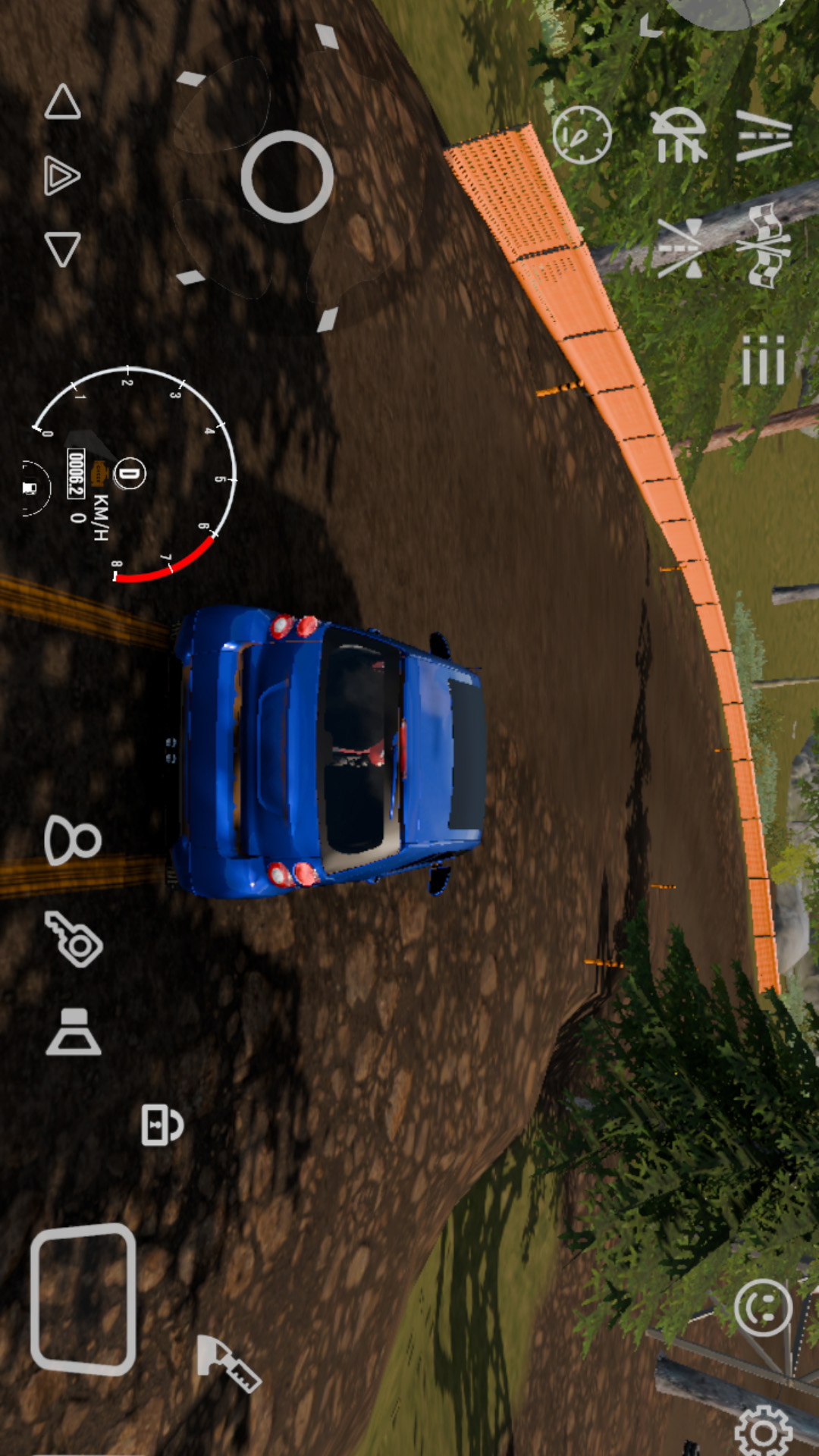This screenshot has width=819, height=1456.
Task: Toggle the crossed-out headlight icon
Action: tap(679, 135)
